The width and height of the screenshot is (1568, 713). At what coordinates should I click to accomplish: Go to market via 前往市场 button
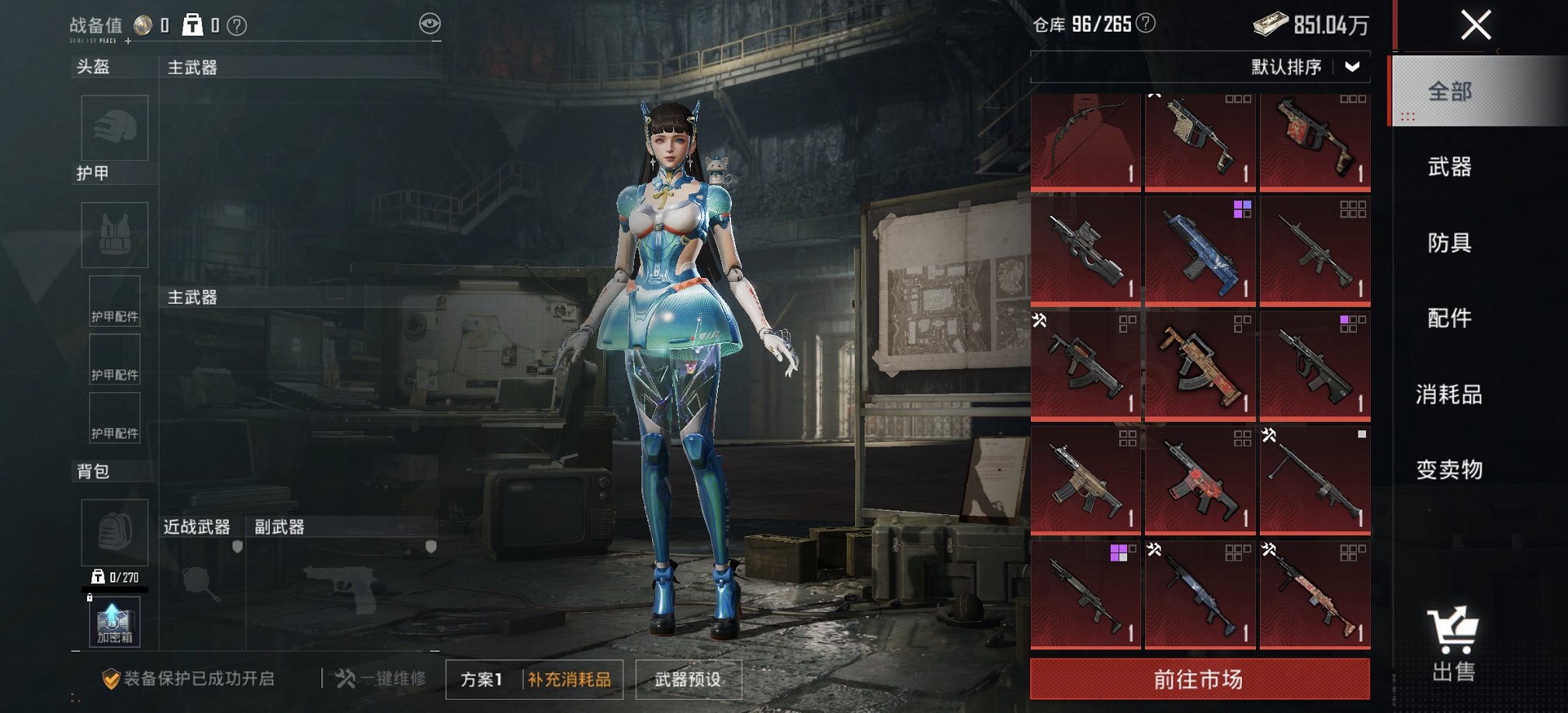point(1199,680)
